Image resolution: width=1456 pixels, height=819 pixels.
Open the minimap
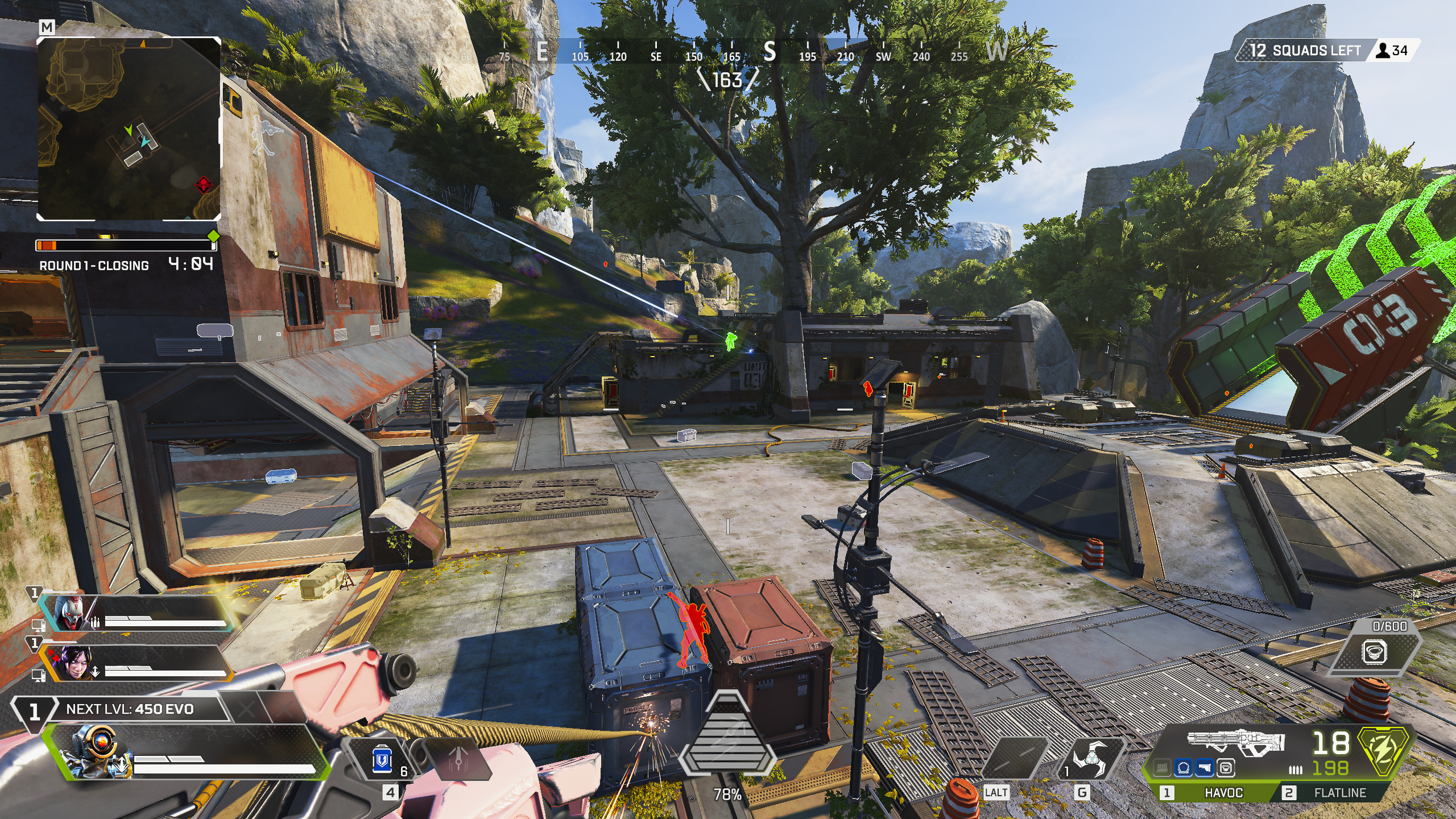click(129, 129)
